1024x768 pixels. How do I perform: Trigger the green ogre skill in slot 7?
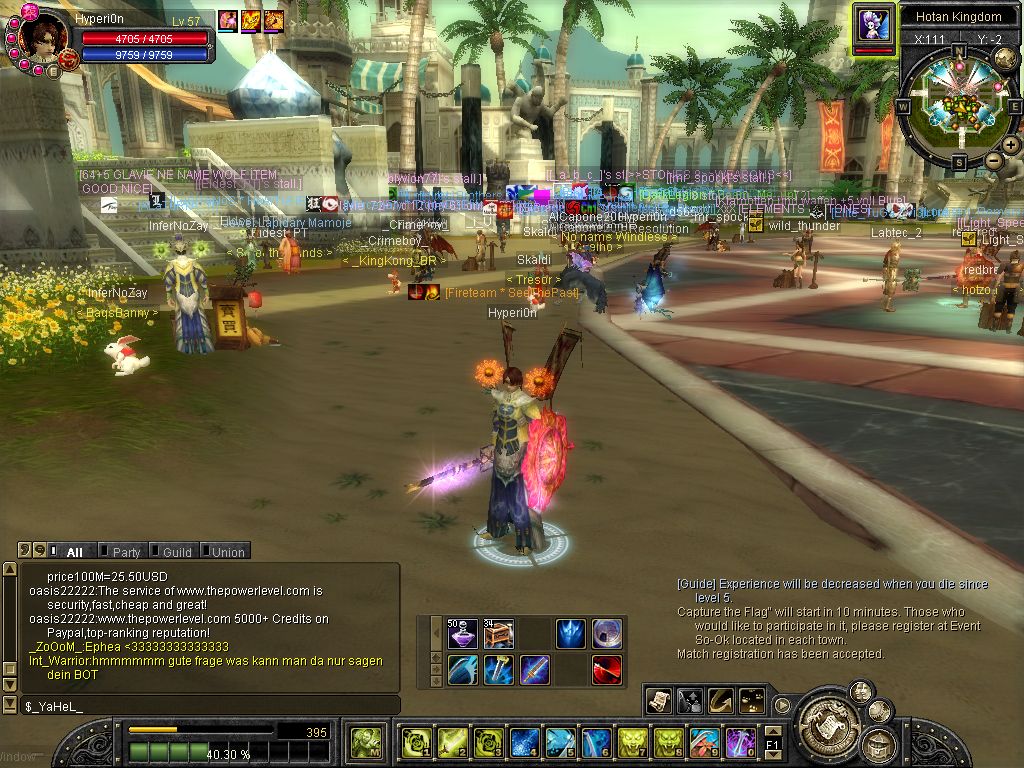point(632,743)
